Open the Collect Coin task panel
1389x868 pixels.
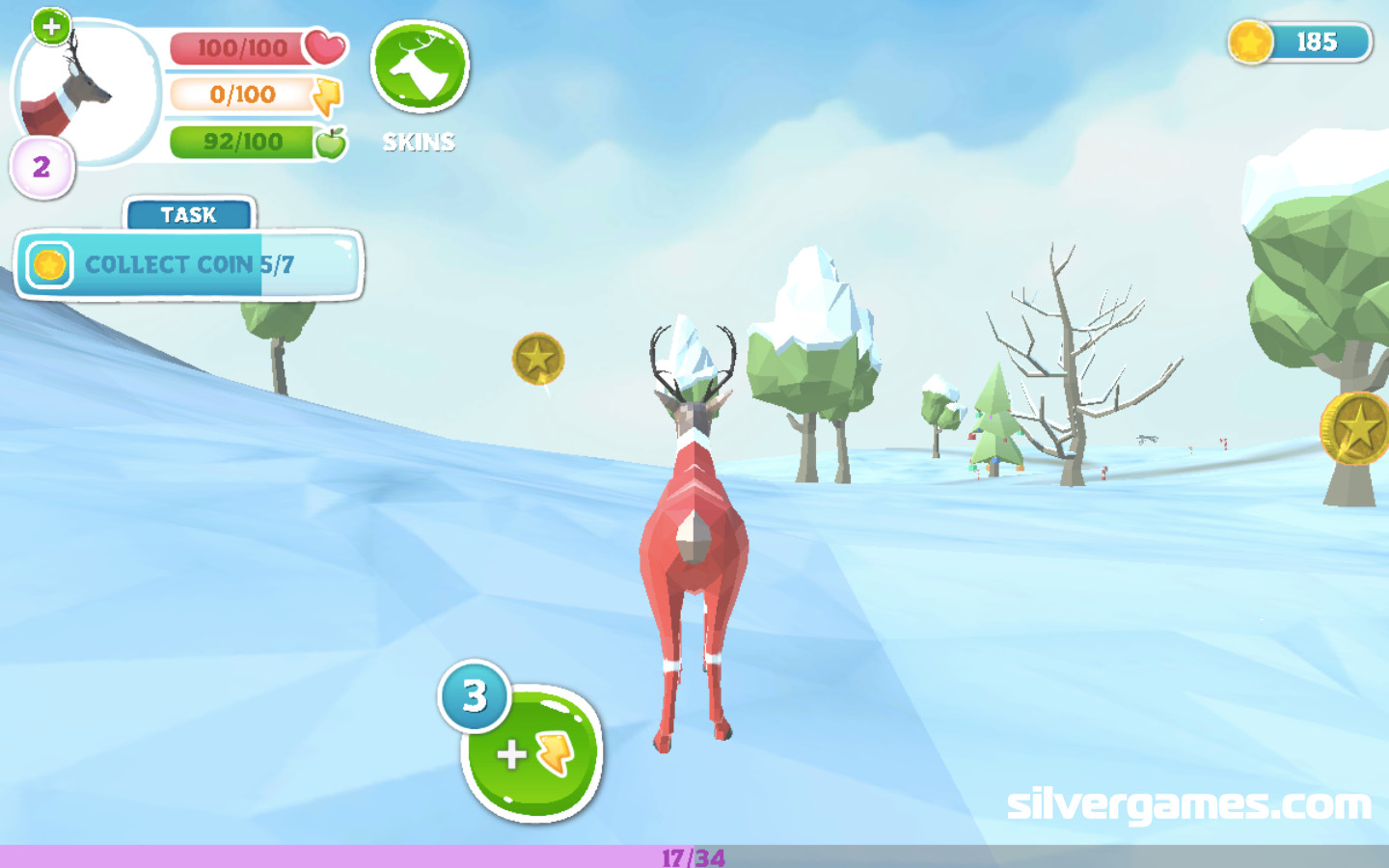189,265
